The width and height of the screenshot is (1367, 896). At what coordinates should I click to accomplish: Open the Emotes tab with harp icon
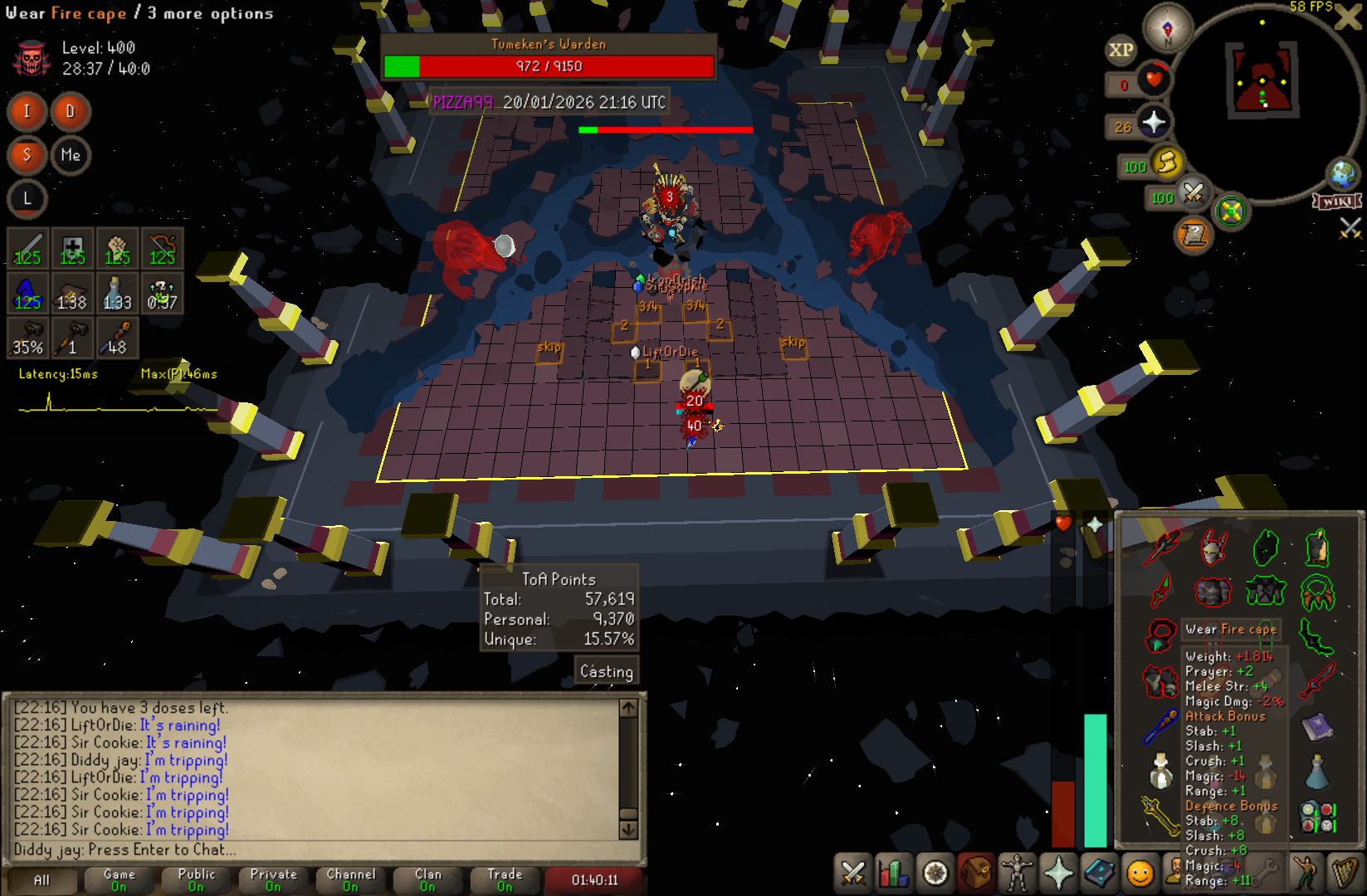click(1344, 873)
